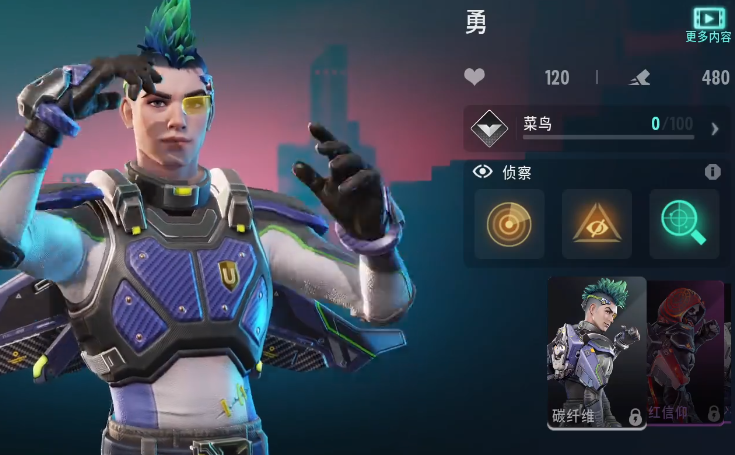Select the orange radar scan ability
The image size is (735, 455).
coord(509,224)
